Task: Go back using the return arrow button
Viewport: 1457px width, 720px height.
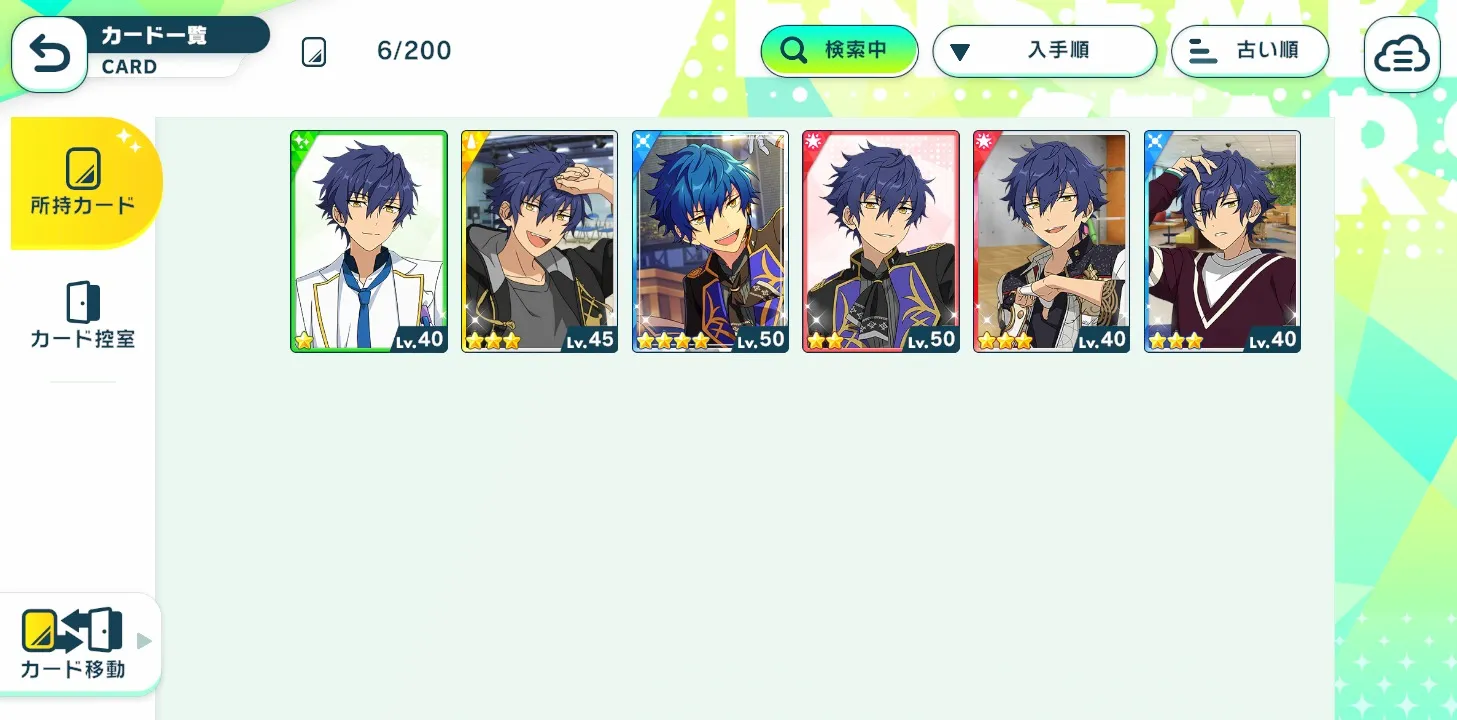Action: (49, 55)
